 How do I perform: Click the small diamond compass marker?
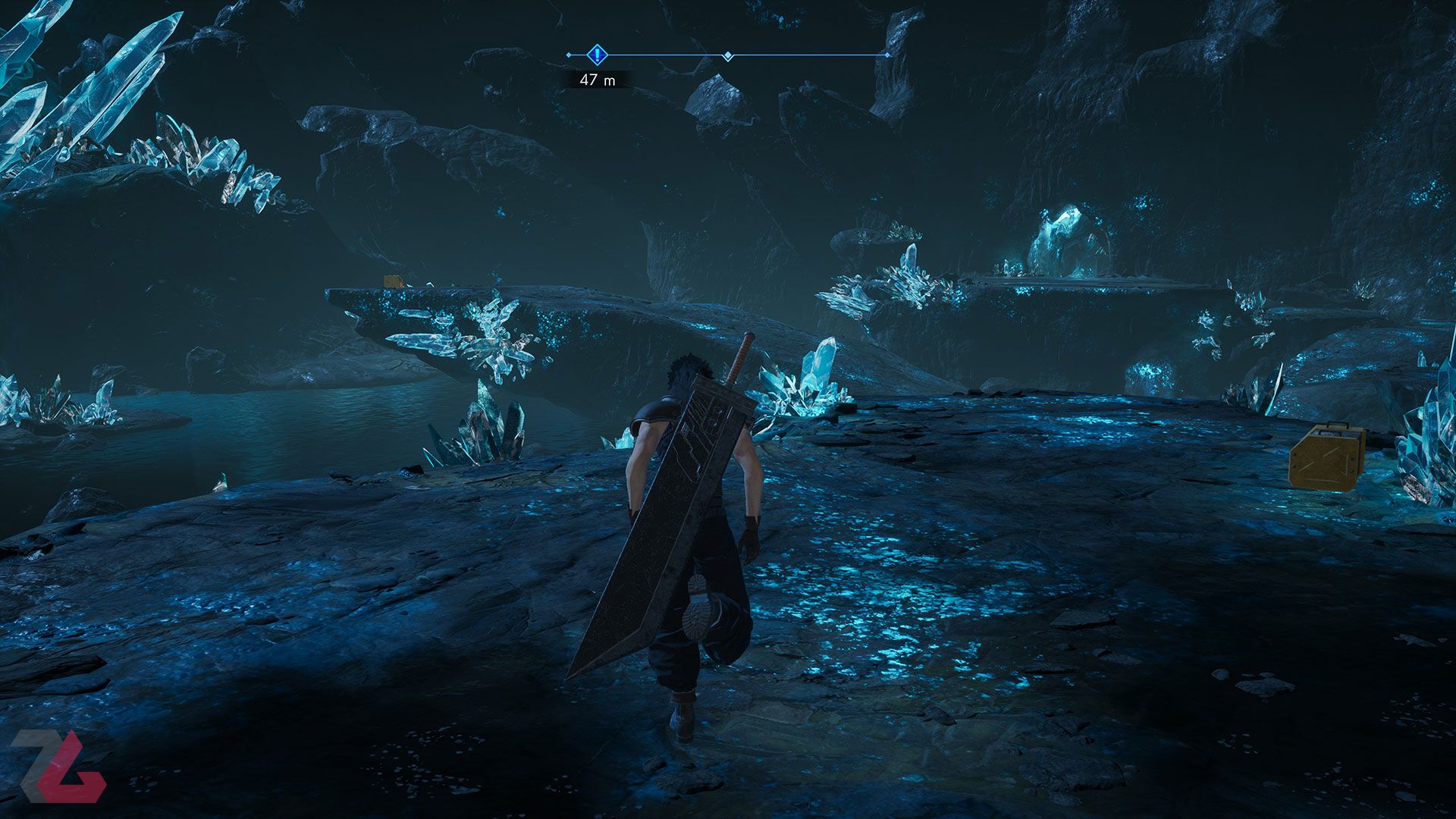pyautogui.click(x=728, y=55)
